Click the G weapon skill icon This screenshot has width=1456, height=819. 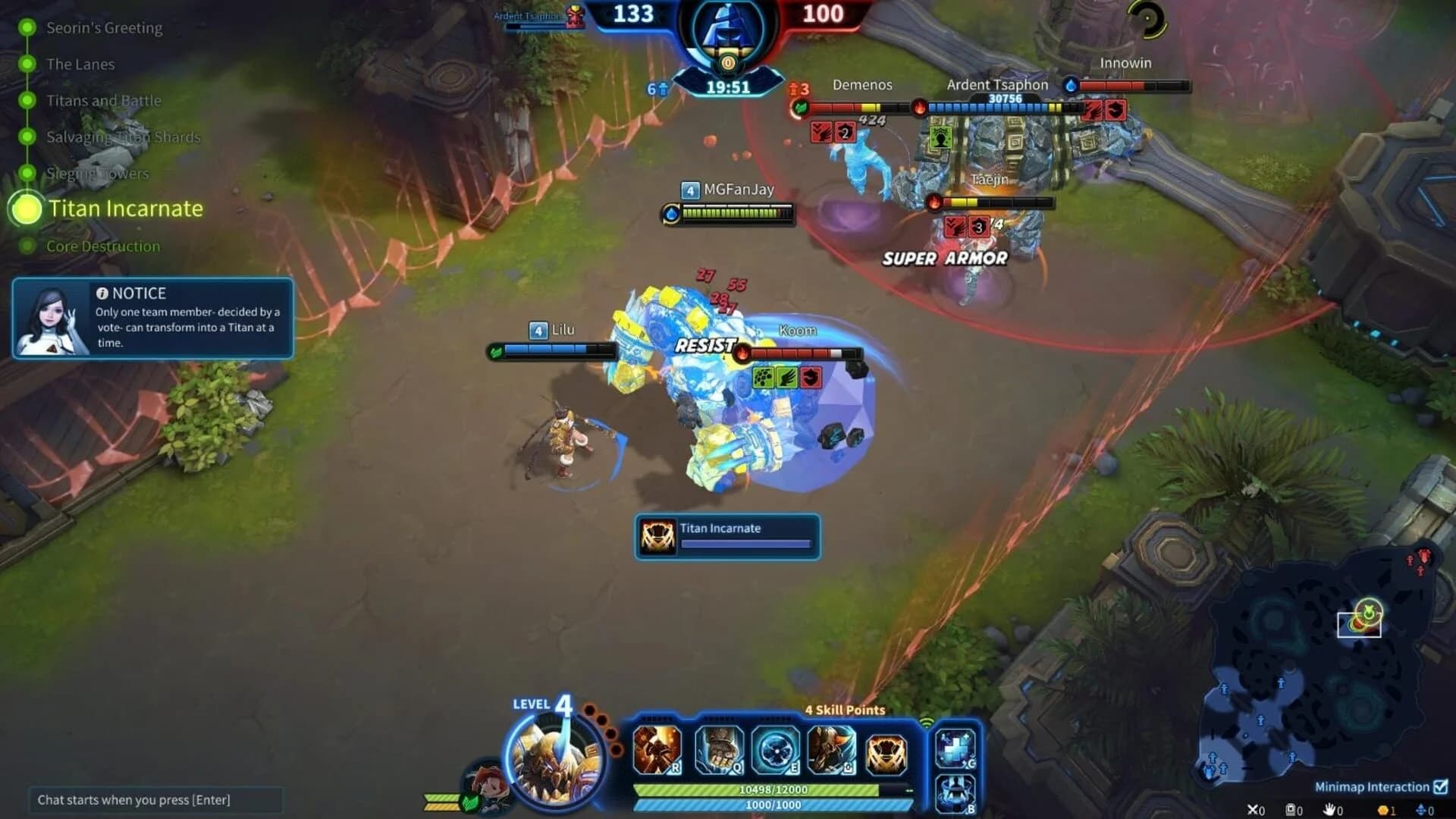click(x=831, y=751)
